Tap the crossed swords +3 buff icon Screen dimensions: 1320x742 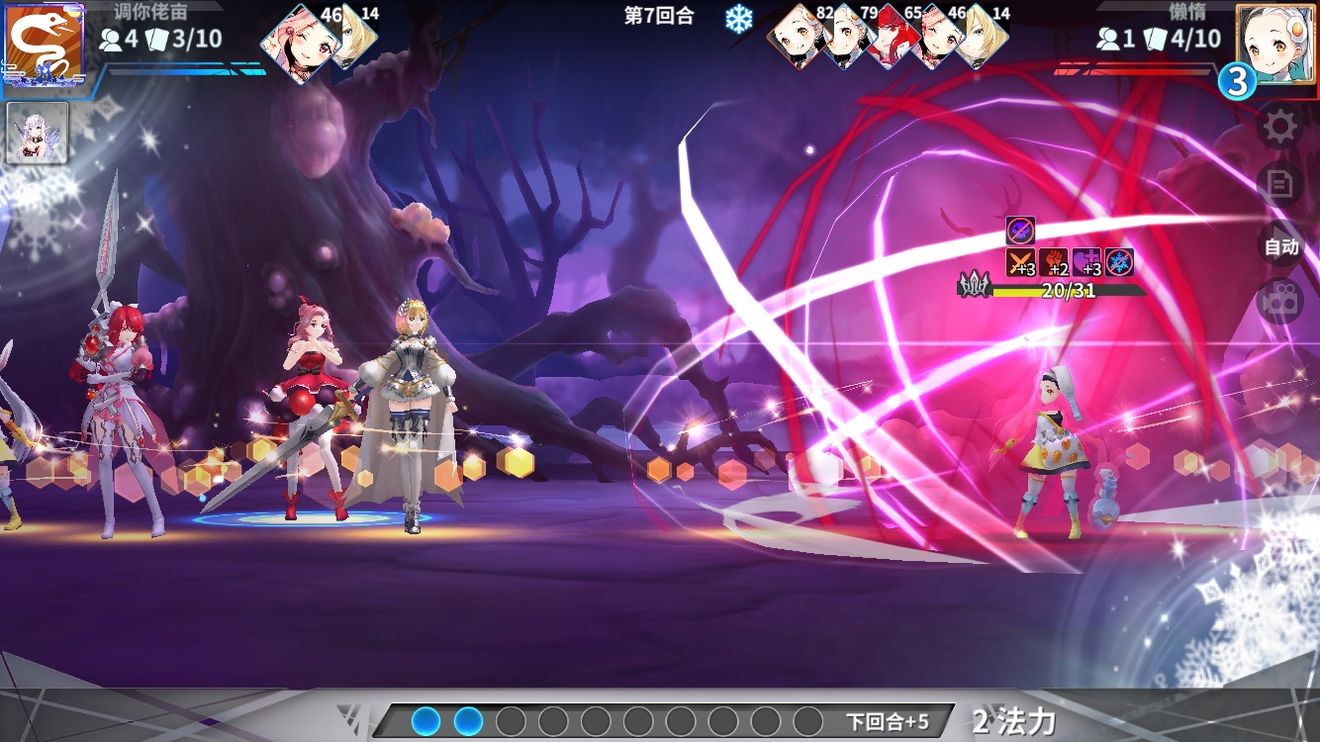tap(1020, 263)
